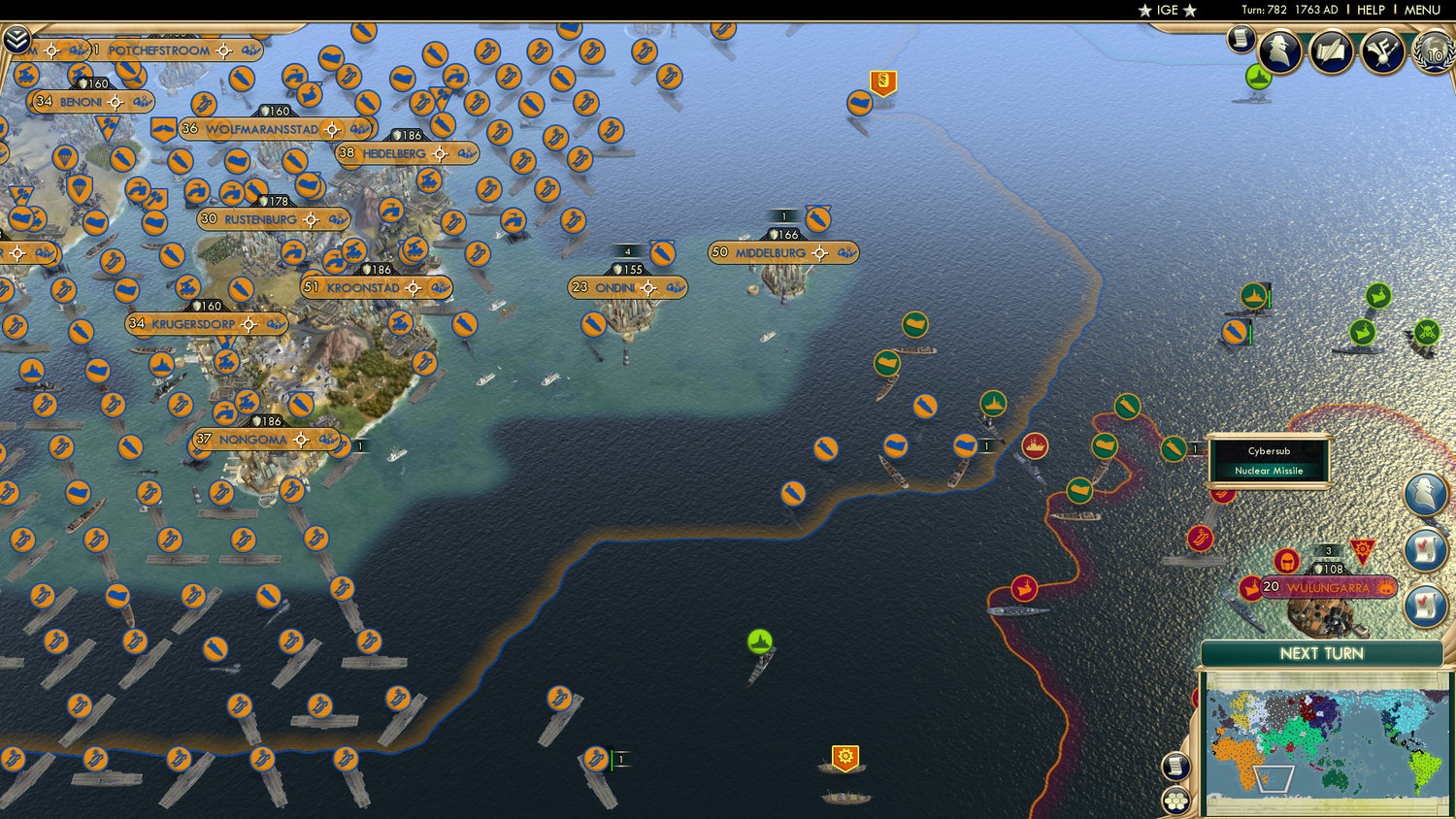
Task: Open the MENU in the top bar
Action: click(1421, 10)
